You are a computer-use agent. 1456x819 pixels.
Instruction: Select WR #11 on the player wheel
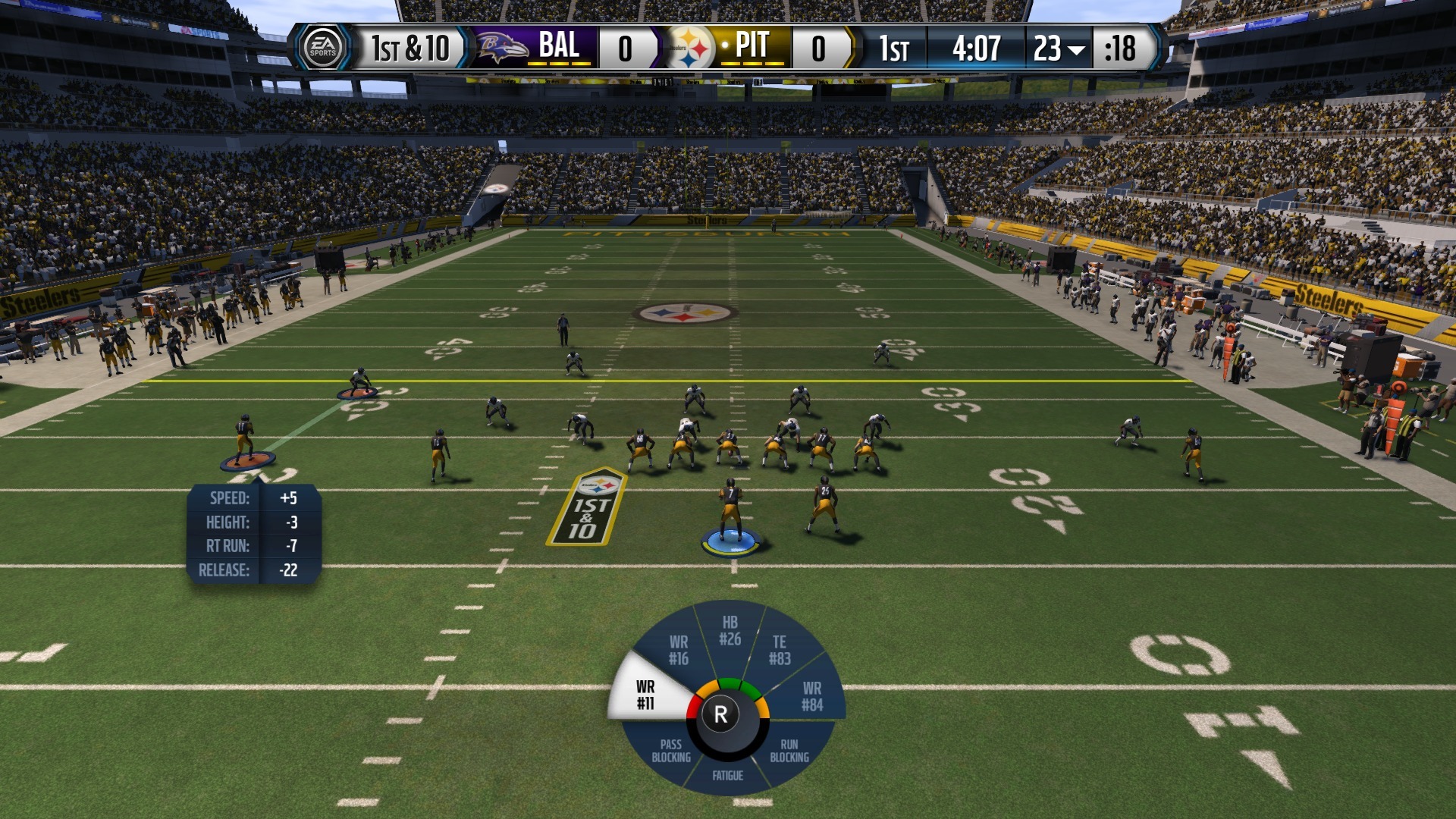tap(645, 694)
